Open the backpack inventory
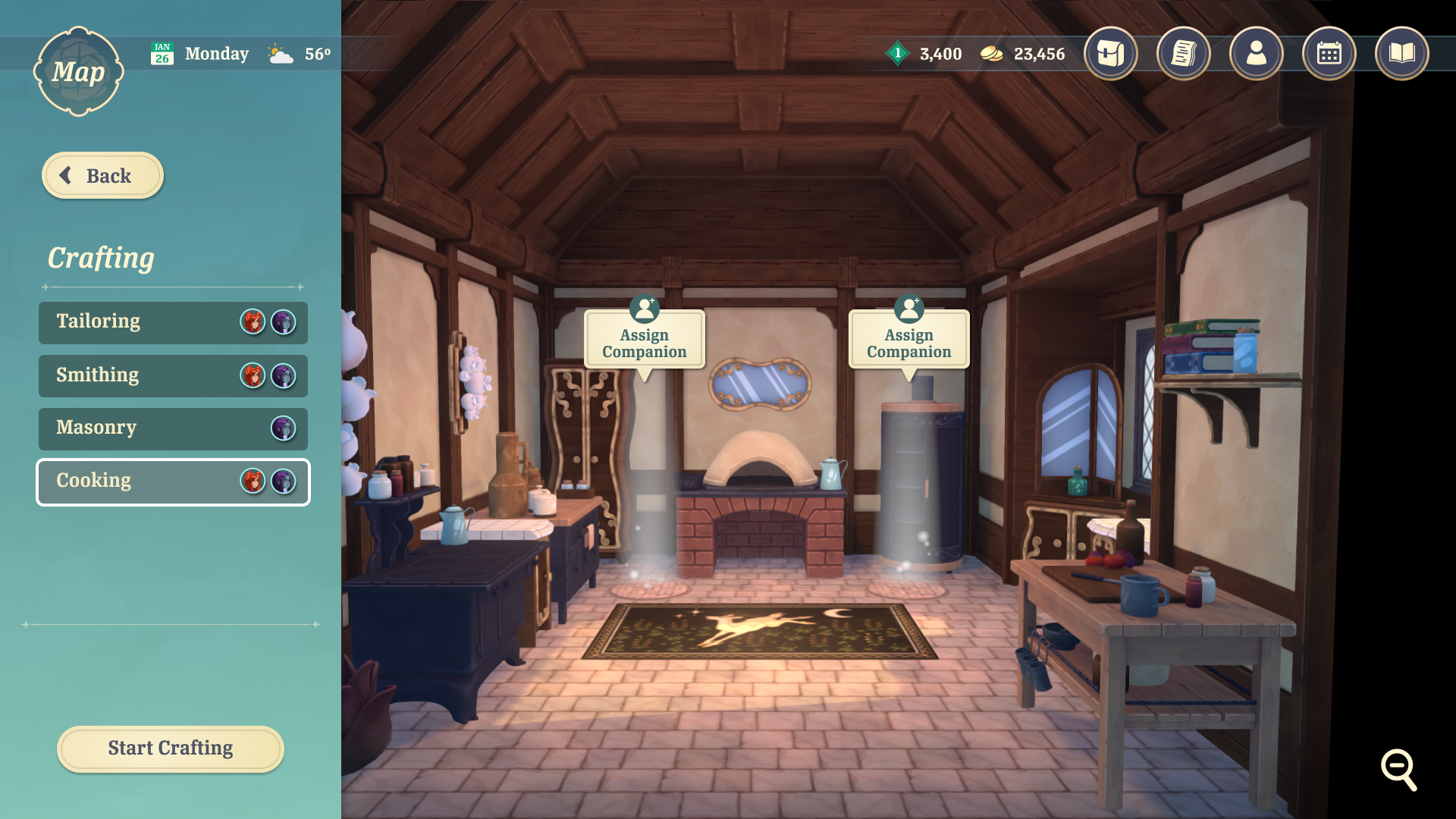The width and height of the screenshot is (1456, 819). (x=1111, y=53)
